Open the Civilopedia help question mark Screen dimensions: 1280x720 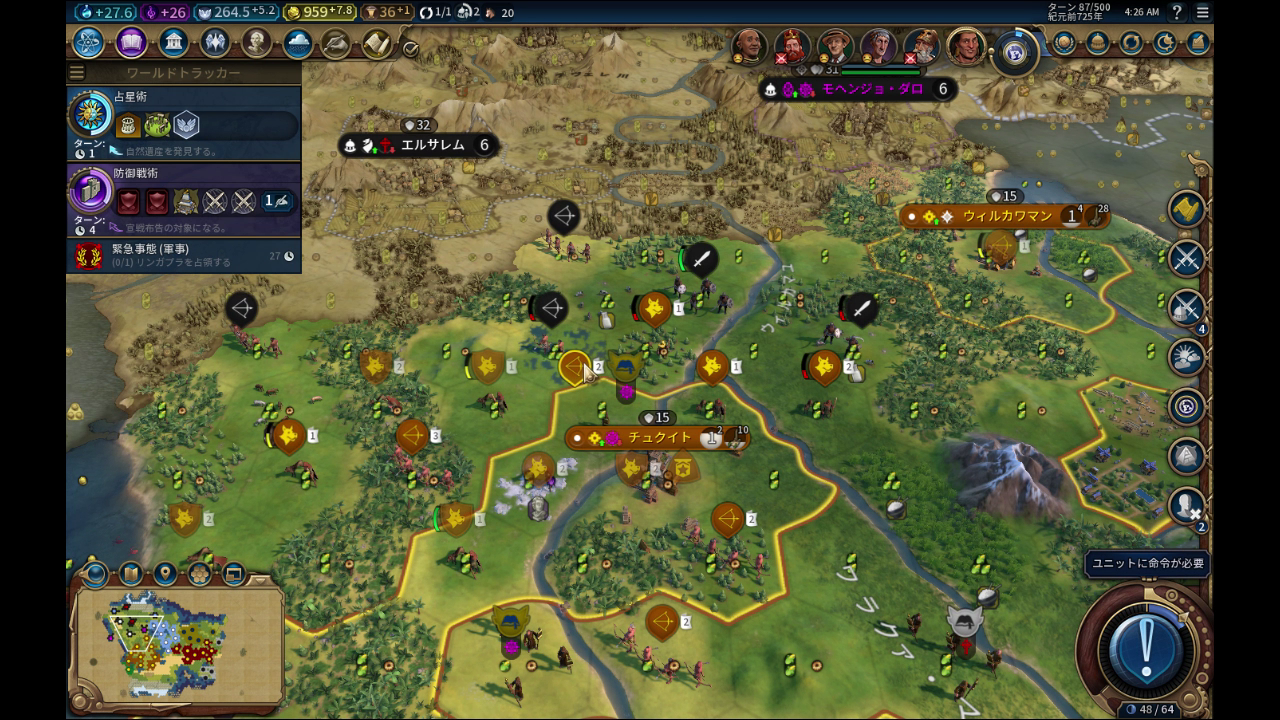(x=1177, y=13)
